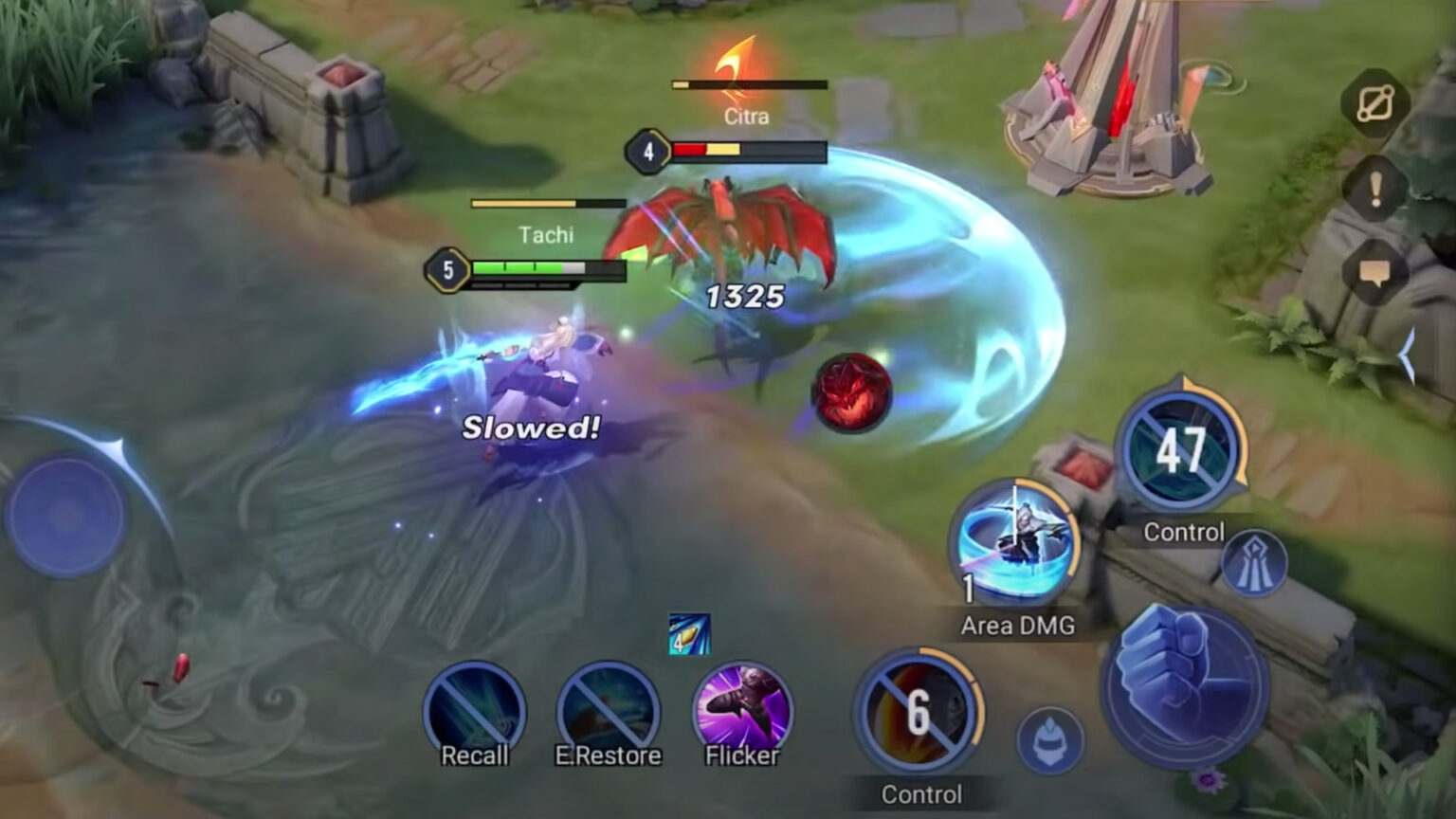Cast the Area DMG skill
The image size is (1456, 819).
click(1015, 544)
